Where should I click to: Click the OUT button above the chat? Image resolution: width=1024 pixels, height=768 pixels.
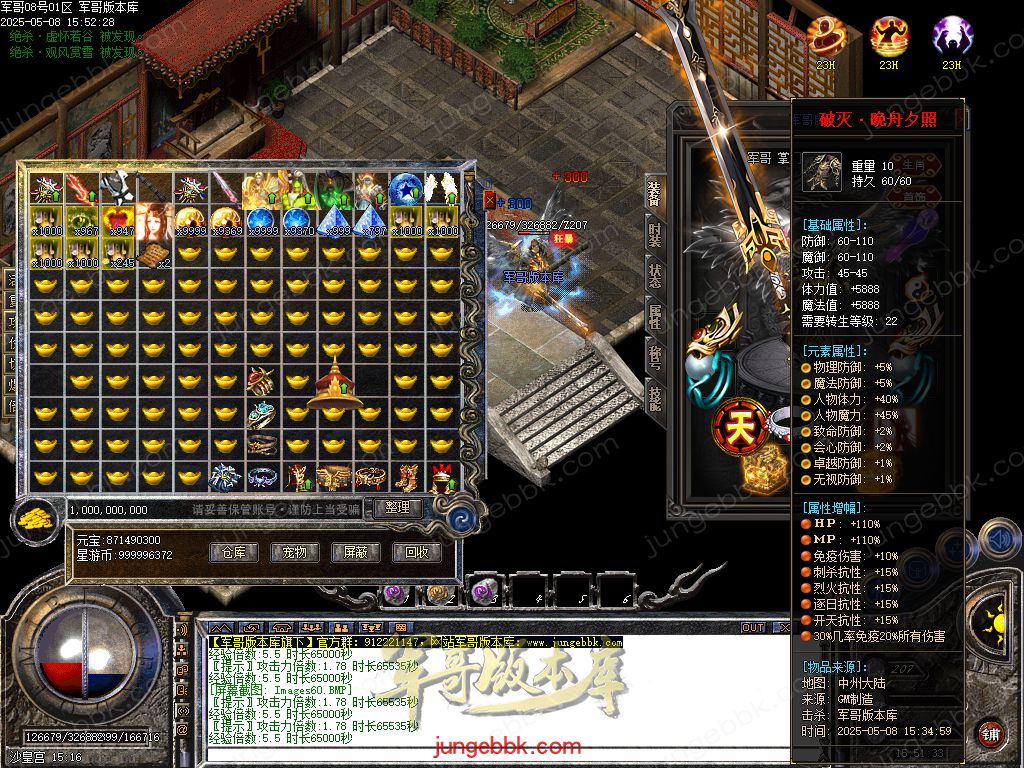tap(752, 628)
